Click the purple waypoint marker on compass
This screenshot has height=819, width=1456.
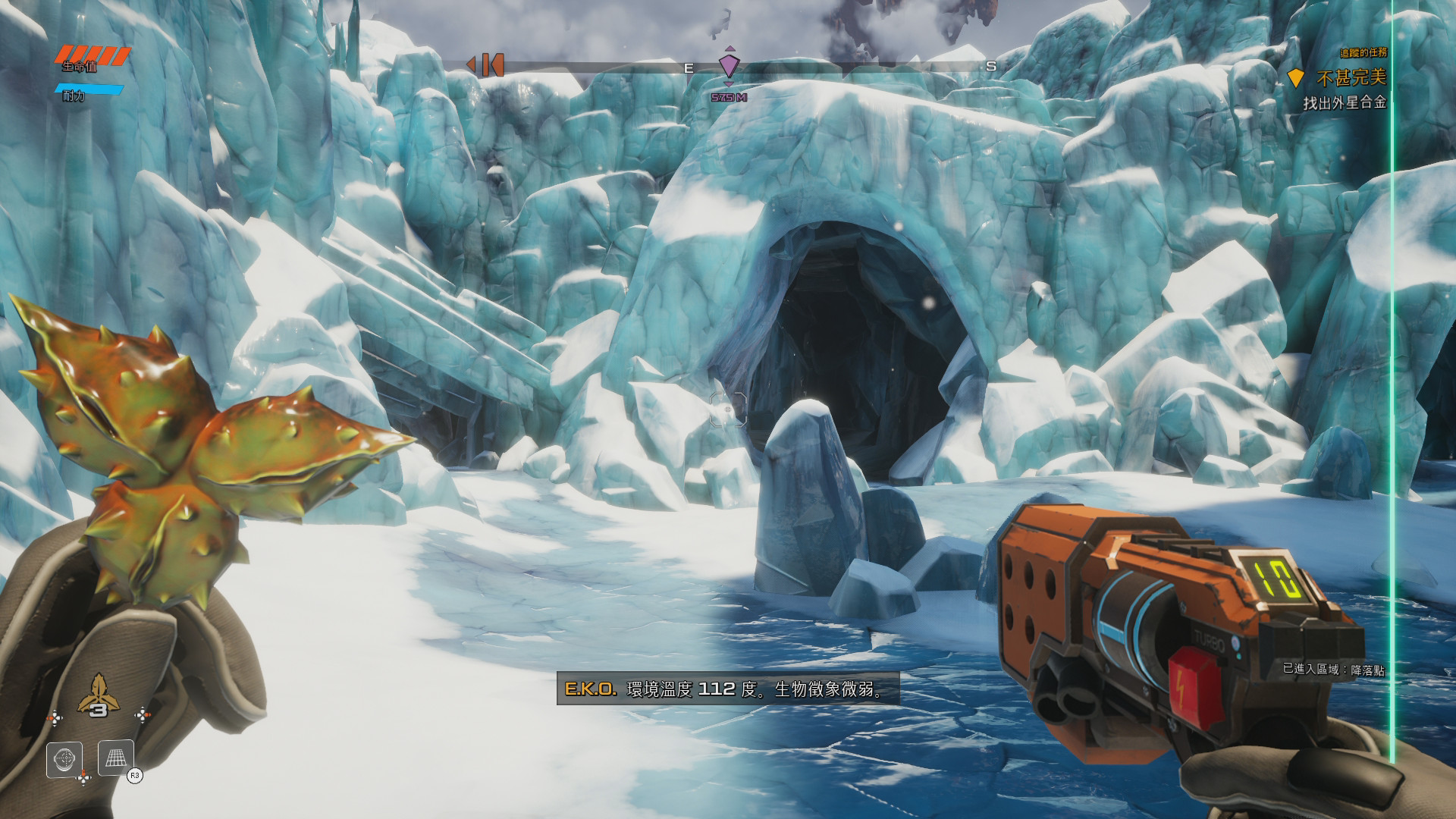pyautogui.click(x=729, y=65)
